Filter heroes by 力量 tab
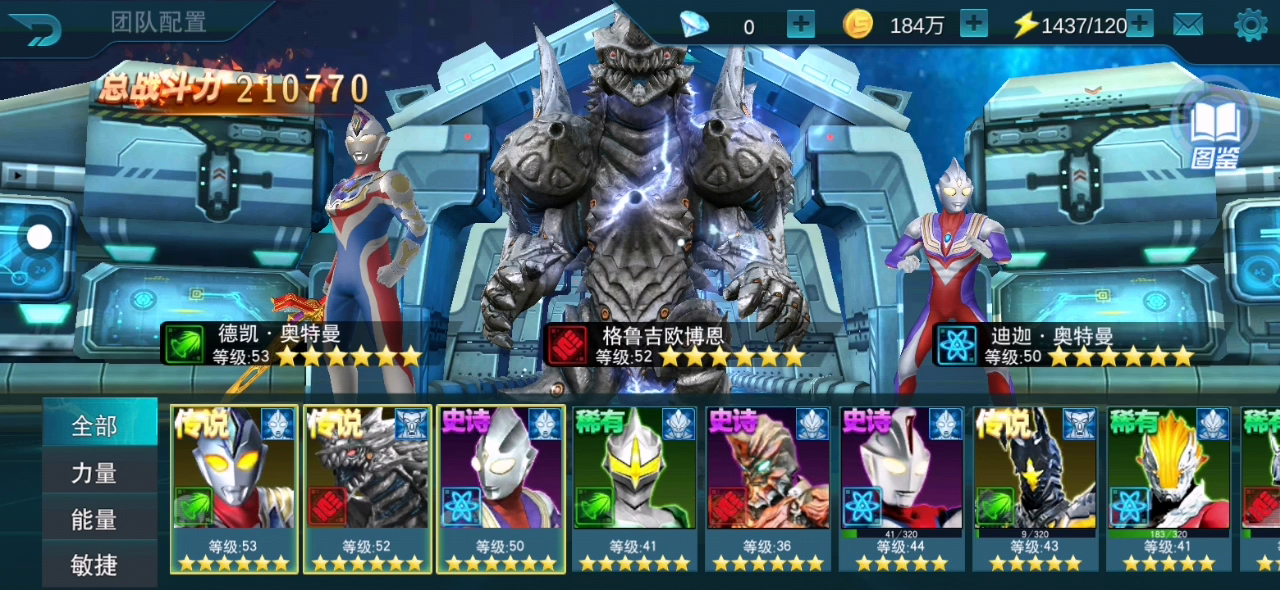Screen dimensions: 1280x590 (x=95, y=473)
